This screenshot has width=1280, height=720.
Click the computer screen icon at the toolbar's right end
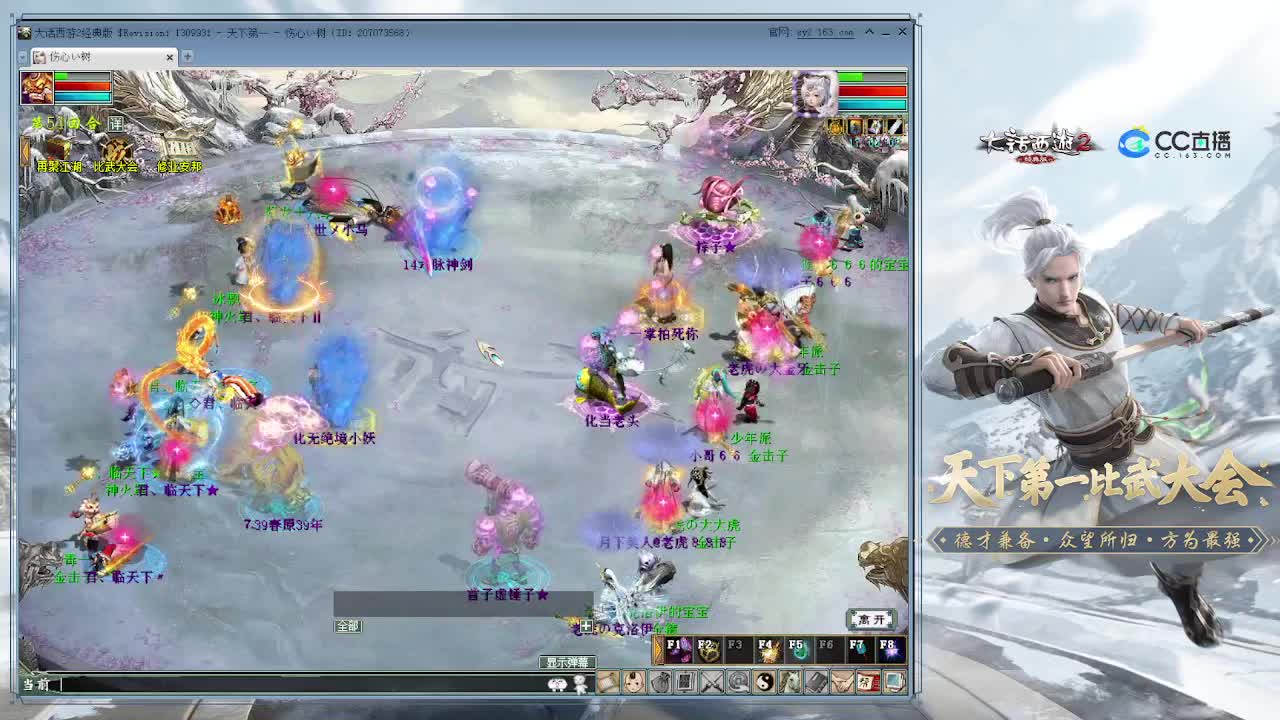coord(893,683)
